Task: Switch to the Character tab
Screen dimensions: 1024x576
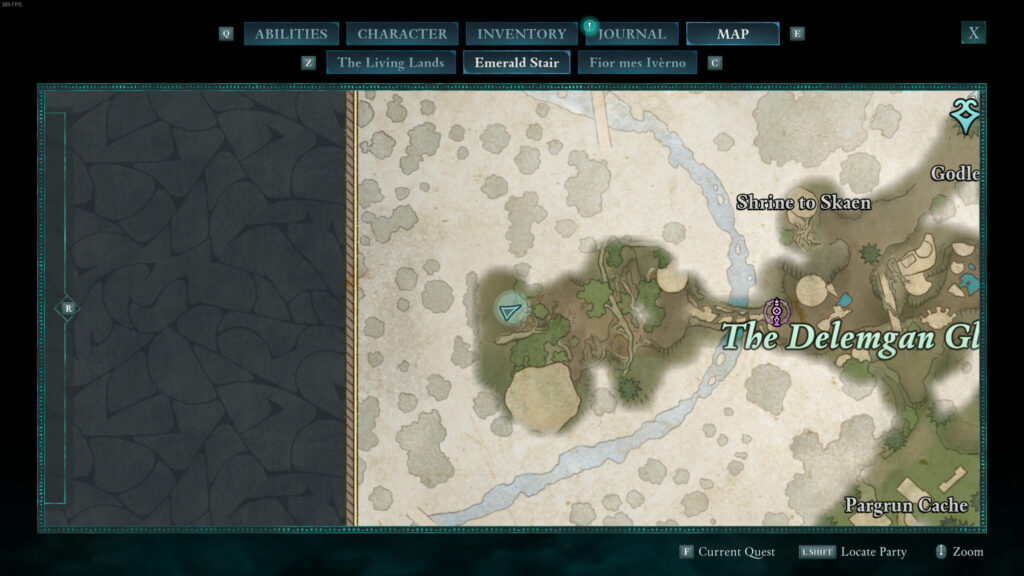Action: coord(402,34)
